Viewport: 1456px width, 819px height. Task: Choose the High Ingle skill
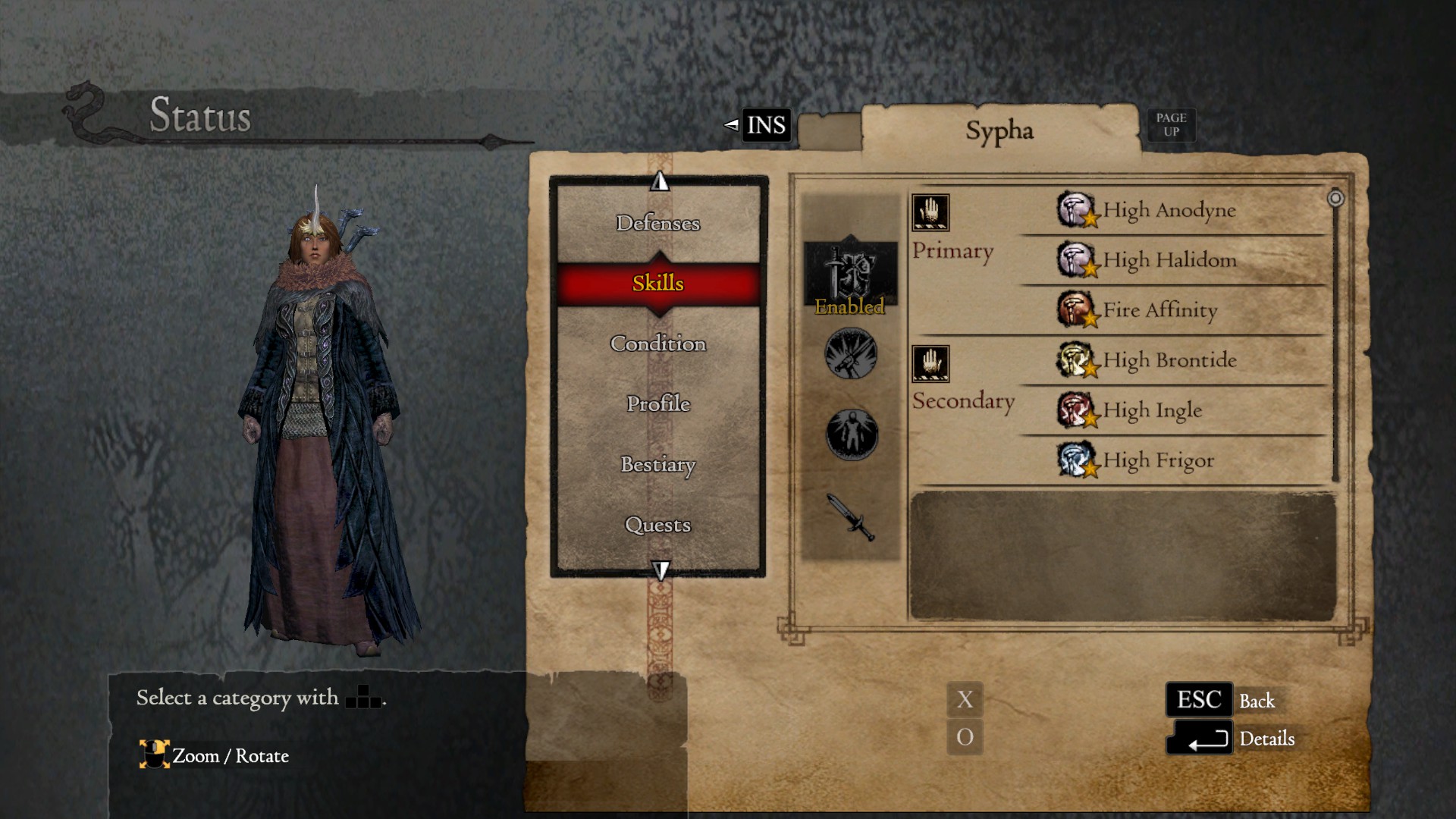pos(1152,410)
